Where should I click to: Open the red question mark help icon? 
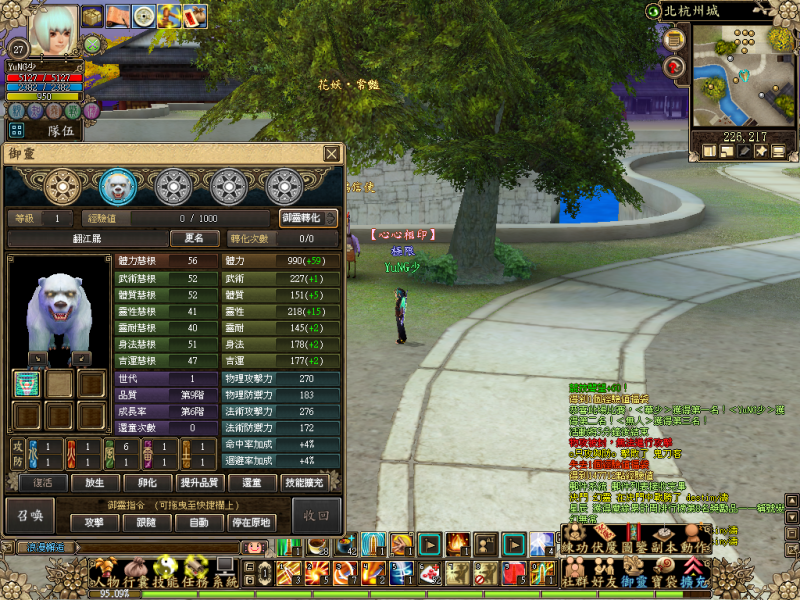tap(674, 67)
